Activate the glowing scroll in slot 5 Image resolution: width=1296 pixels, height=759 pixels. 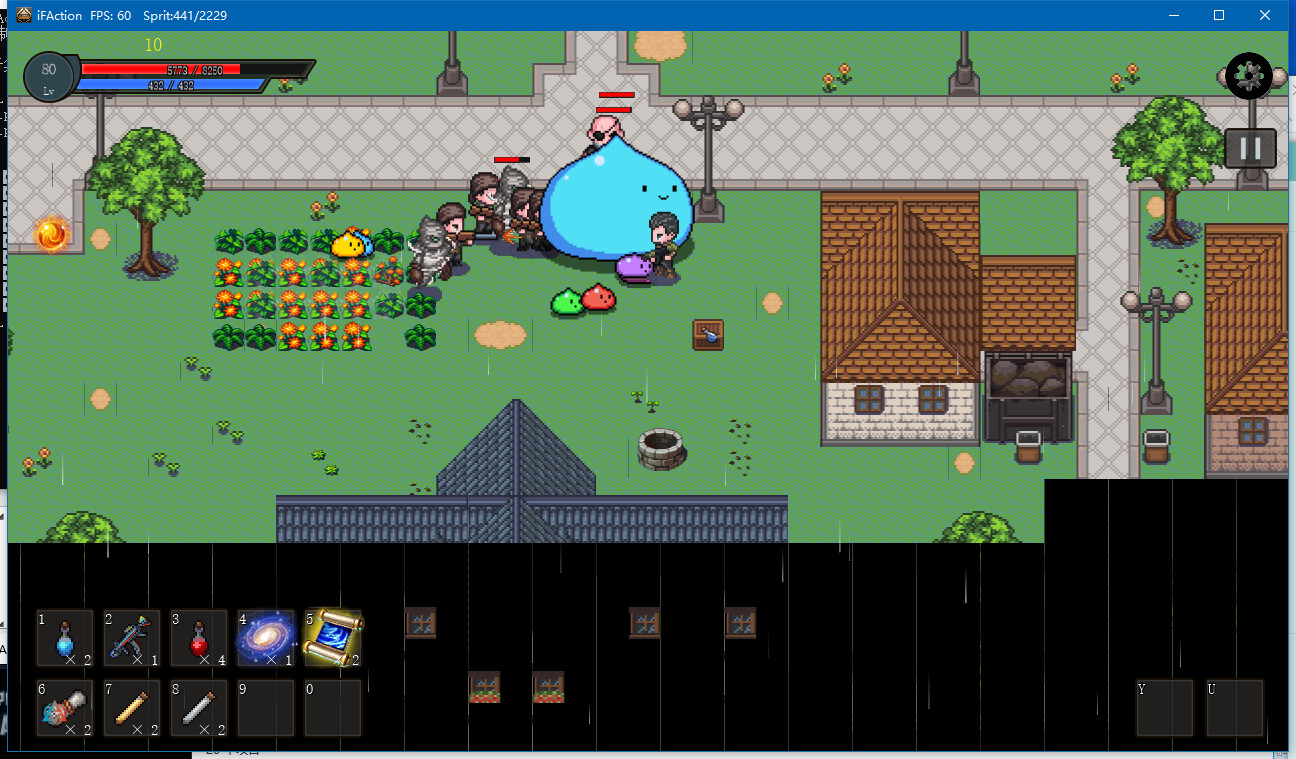click(x=332, y=639)
